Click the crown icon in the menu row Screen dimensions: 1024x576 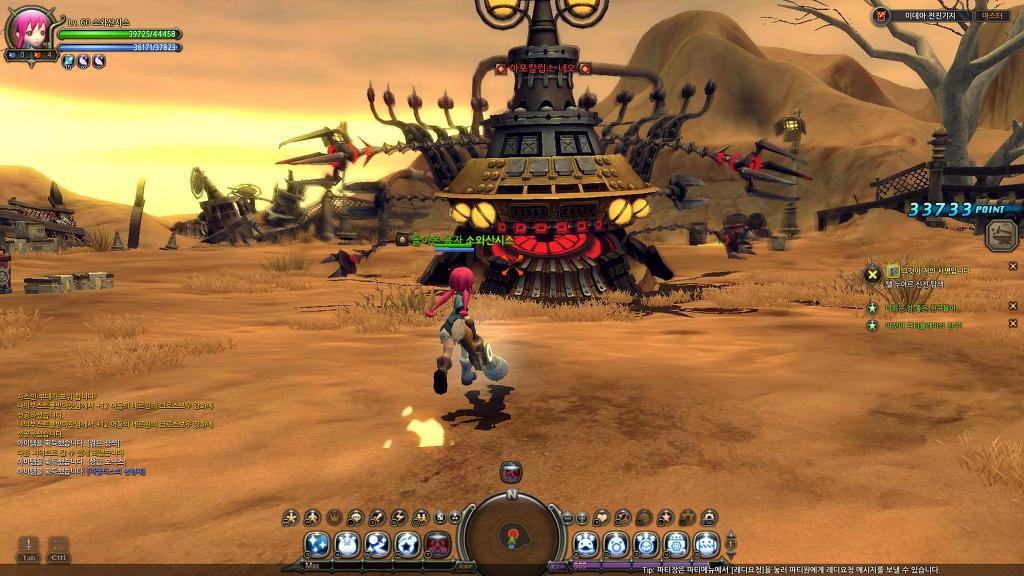[x=334, y=518]
